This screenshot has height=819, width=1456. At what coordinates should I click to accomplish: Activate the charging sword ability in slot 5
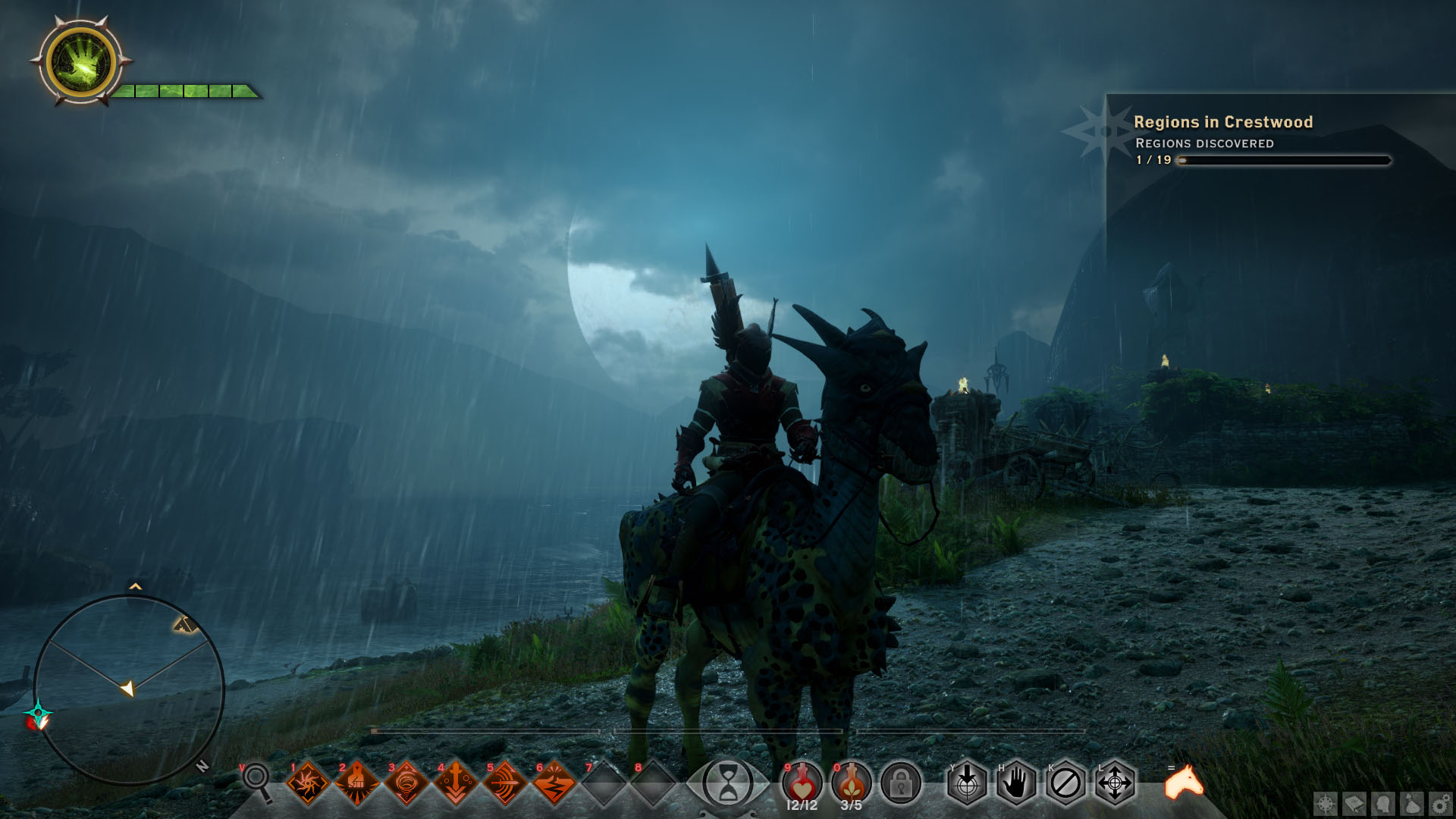coord(505,783)
